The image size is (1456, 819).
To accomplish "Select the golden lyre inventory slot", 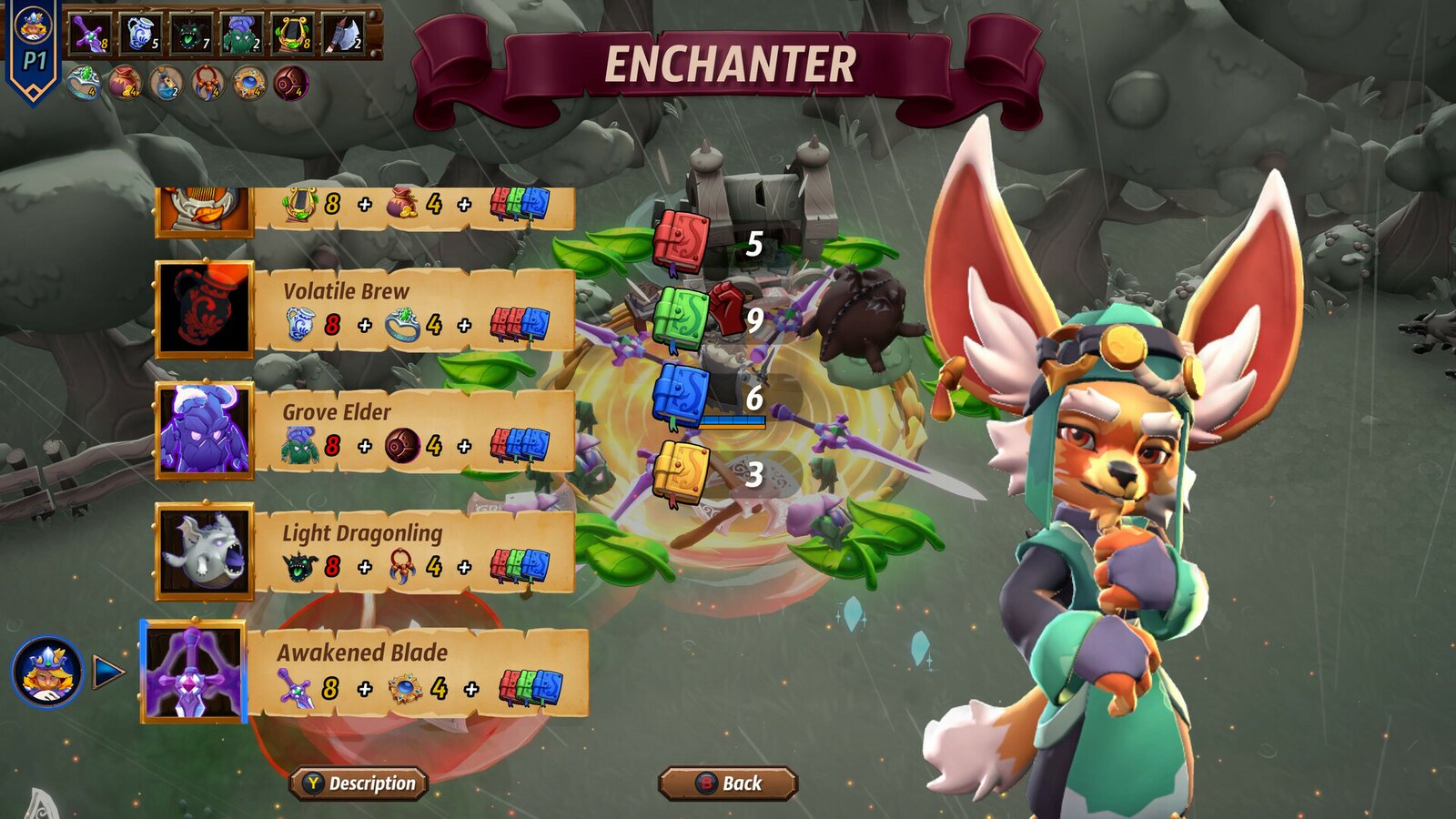I will coord(293,34).
